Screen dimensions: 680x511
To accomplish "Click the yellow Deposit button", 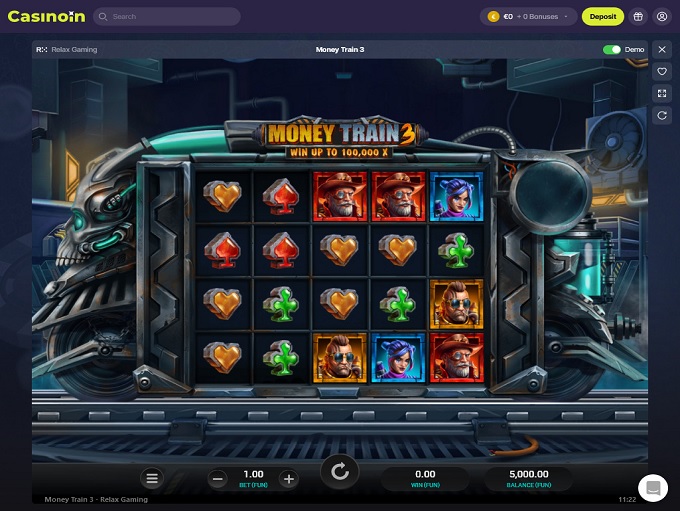I will click(603, 17).
